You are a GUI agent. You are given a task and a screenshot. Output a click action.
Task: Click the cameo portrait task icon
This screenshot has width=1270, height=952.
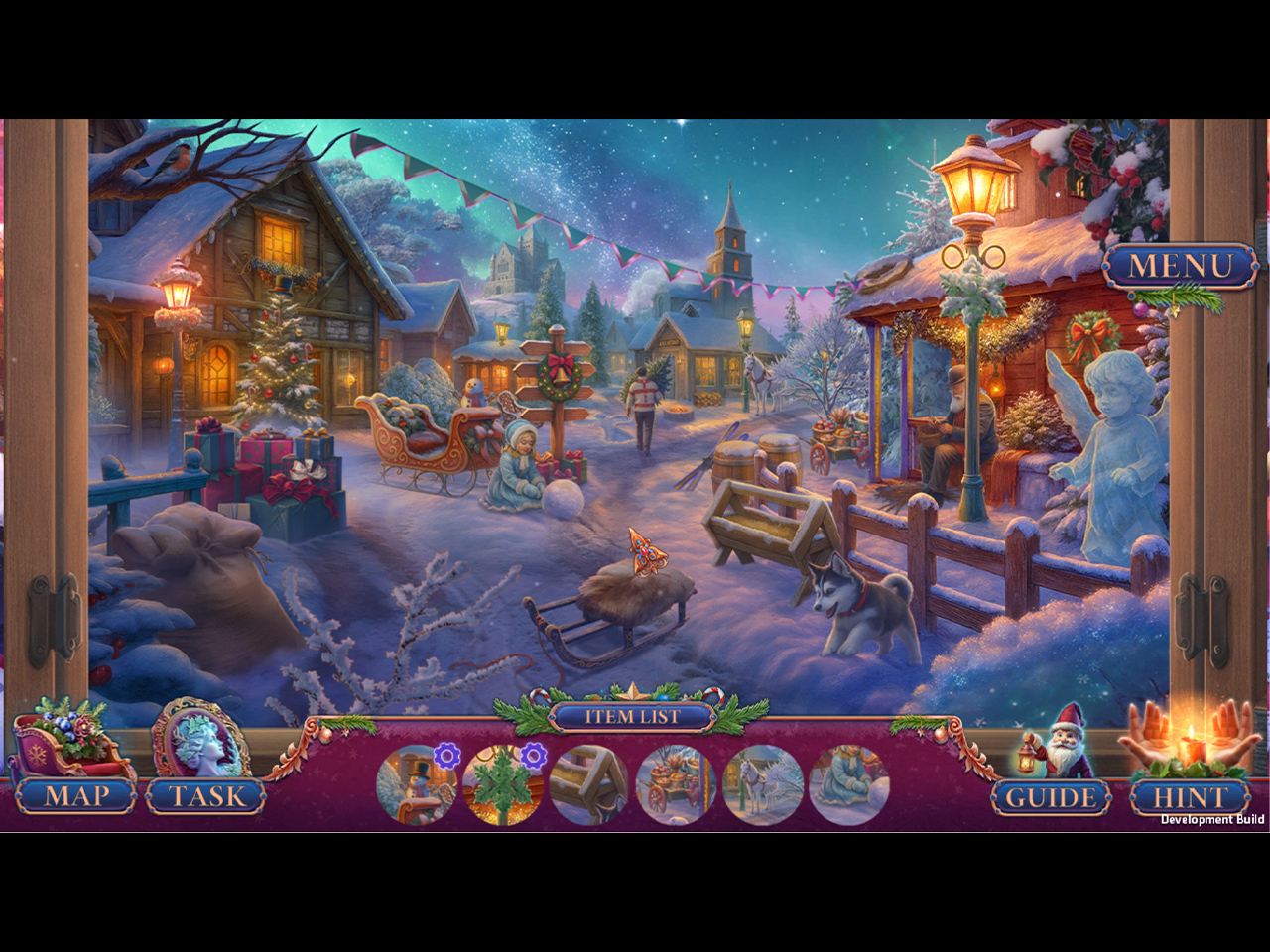click(201, 740)
